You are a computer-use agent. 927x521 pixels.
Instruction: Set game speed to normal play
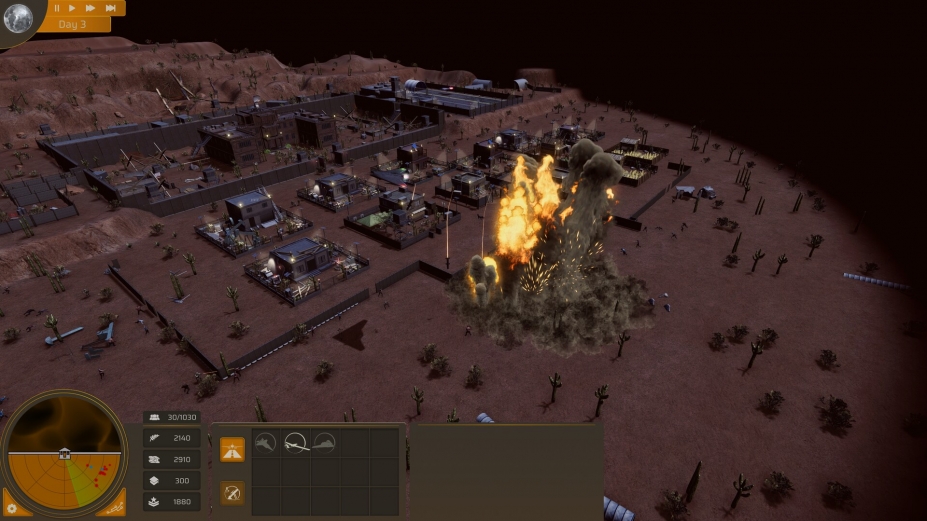[x=73, y=7]
